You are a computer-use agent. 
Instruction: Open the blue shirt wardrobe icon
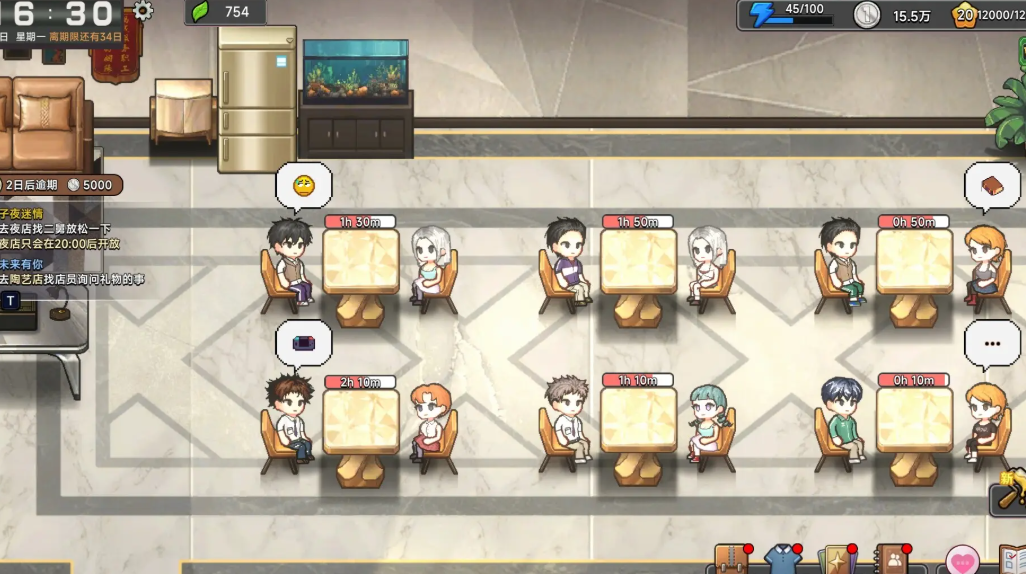782,560
